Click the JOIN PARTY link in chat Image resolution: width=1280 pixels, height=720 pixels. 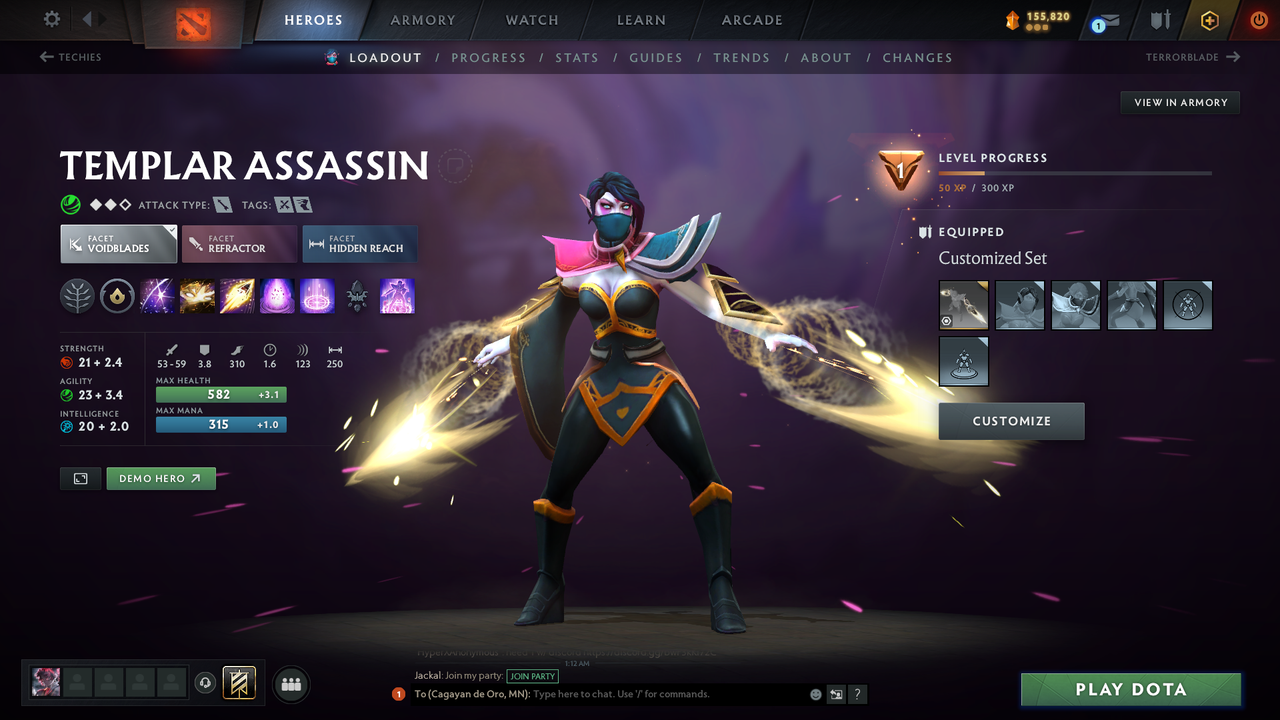point(532,676)
